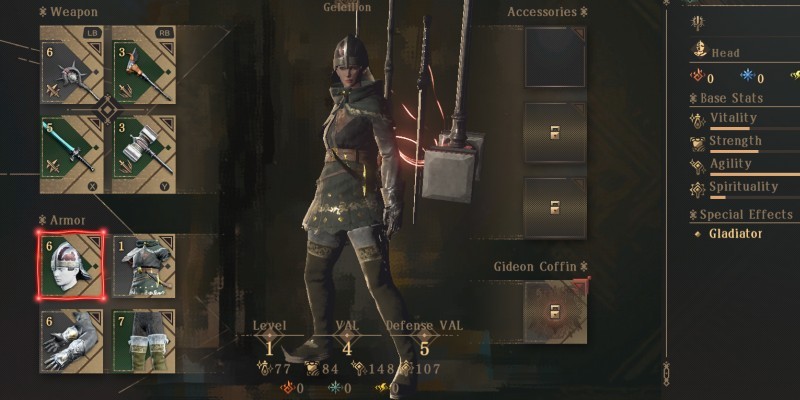Select the teal-bladed sword weapon slot

[71, 152]
